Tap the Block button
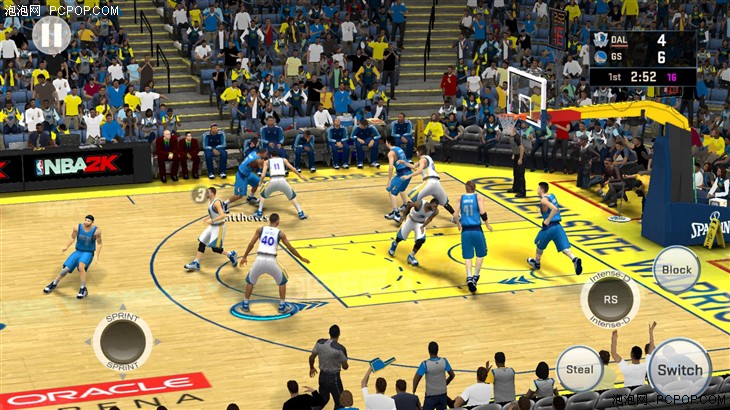 click(676, 269)
